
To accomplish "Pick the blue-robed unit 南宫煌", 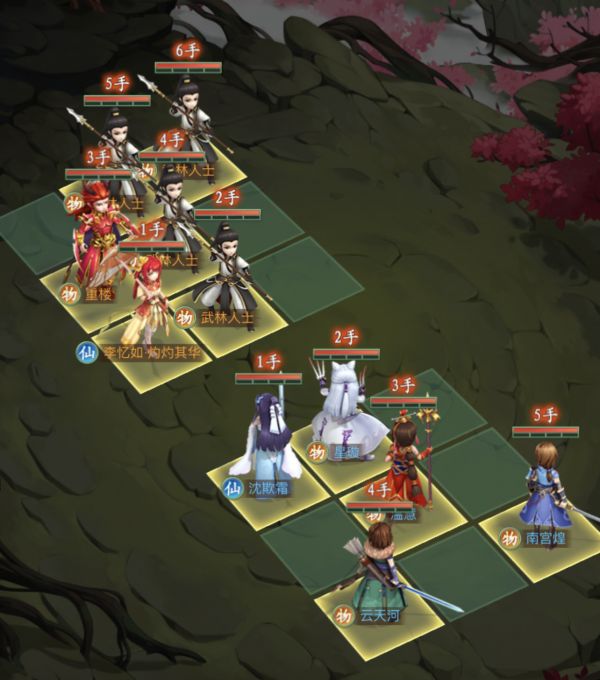I will 546,487.
